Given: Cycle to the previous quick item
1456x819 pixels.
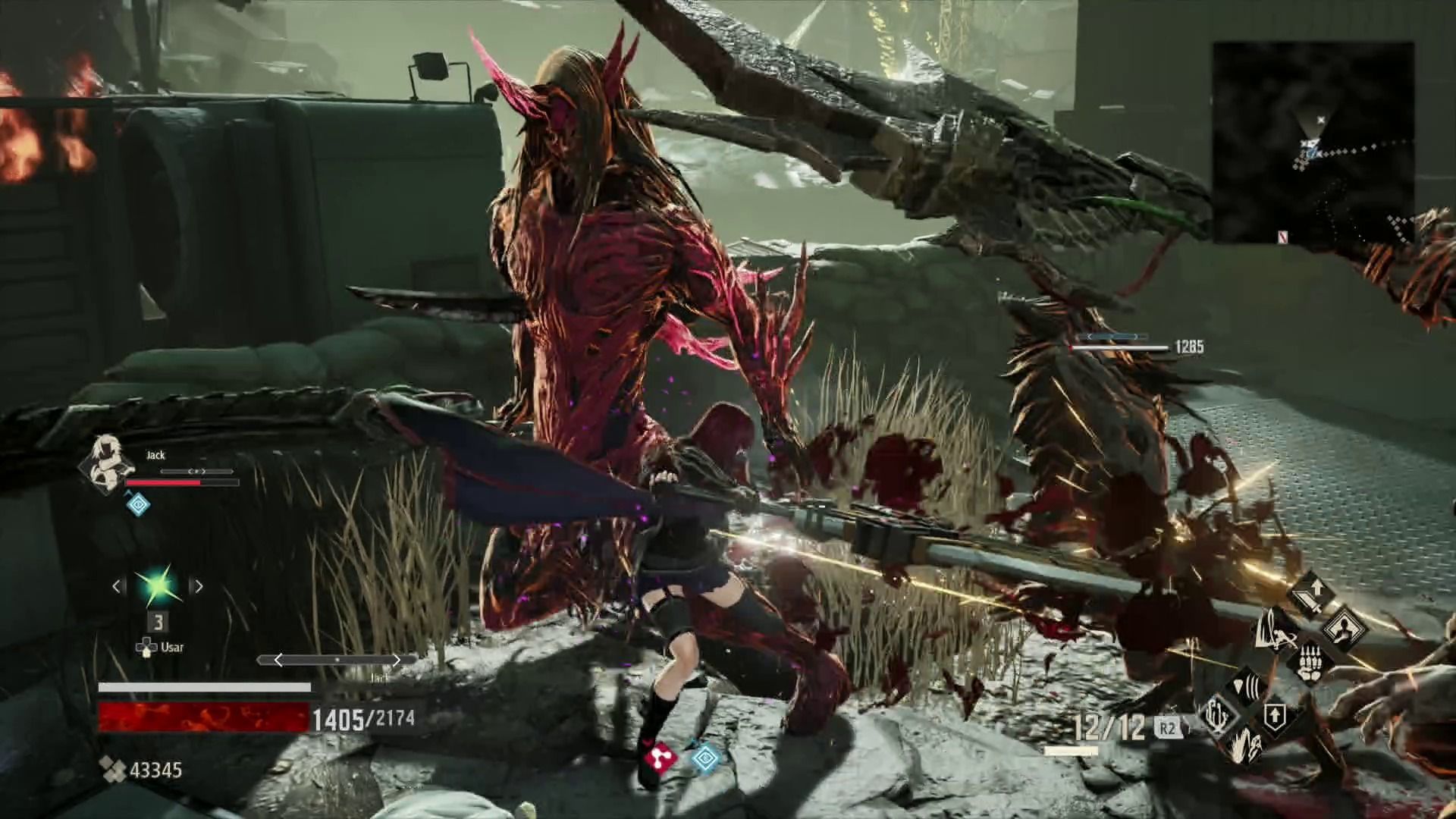Looking at the screenshot, I should [118, 586].
